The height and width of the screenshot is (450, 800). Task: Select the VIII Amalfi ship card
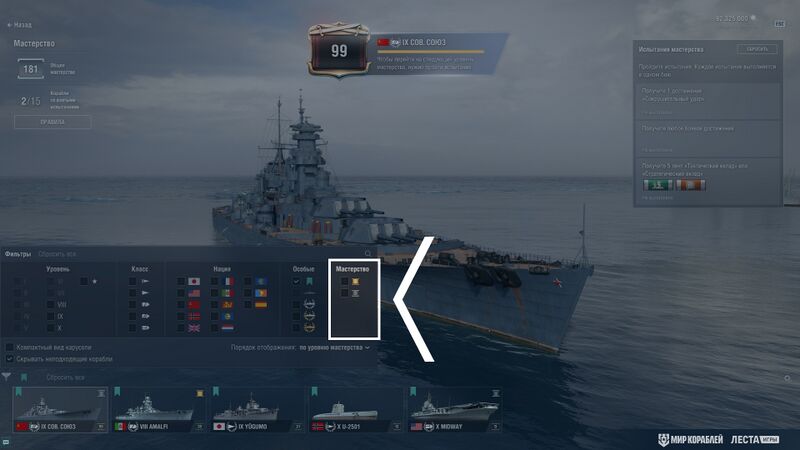pos(157,411)
